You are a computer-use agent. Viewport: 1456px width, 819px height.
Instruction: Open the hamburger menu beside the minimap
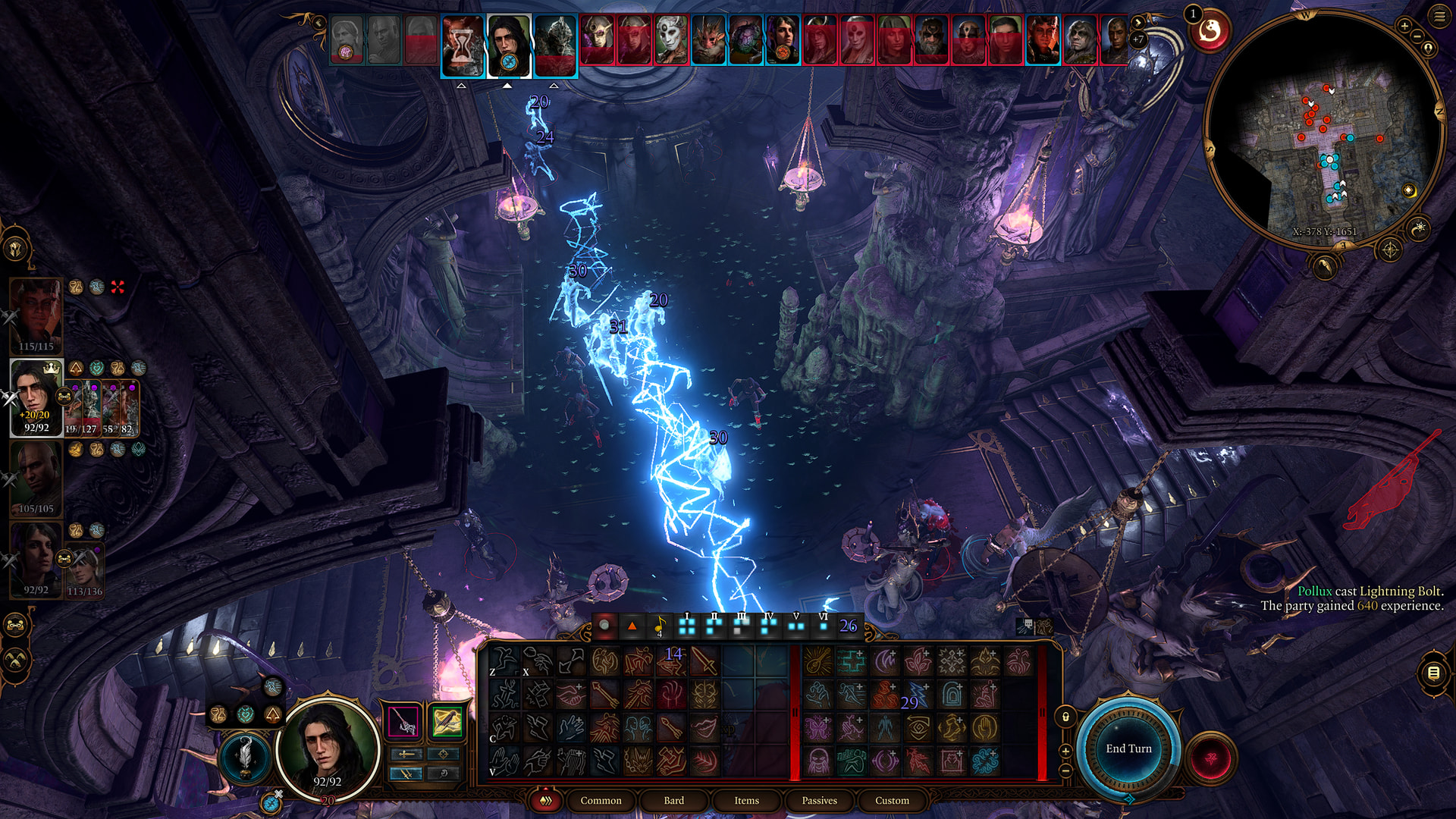tap(1439, 17)
